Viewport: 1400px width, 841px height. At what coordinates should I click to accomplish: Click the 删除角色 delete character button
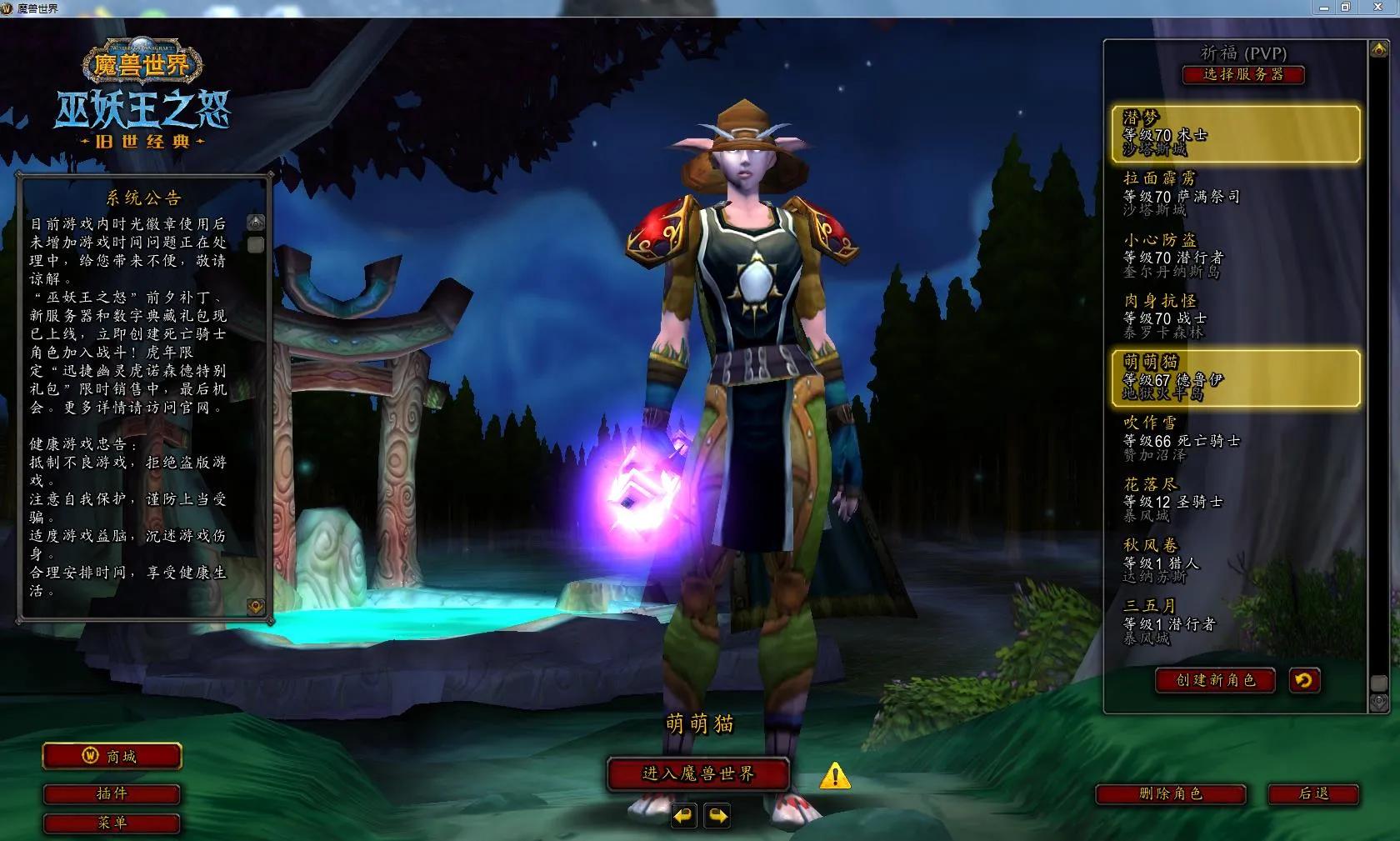pos(1171,794)
